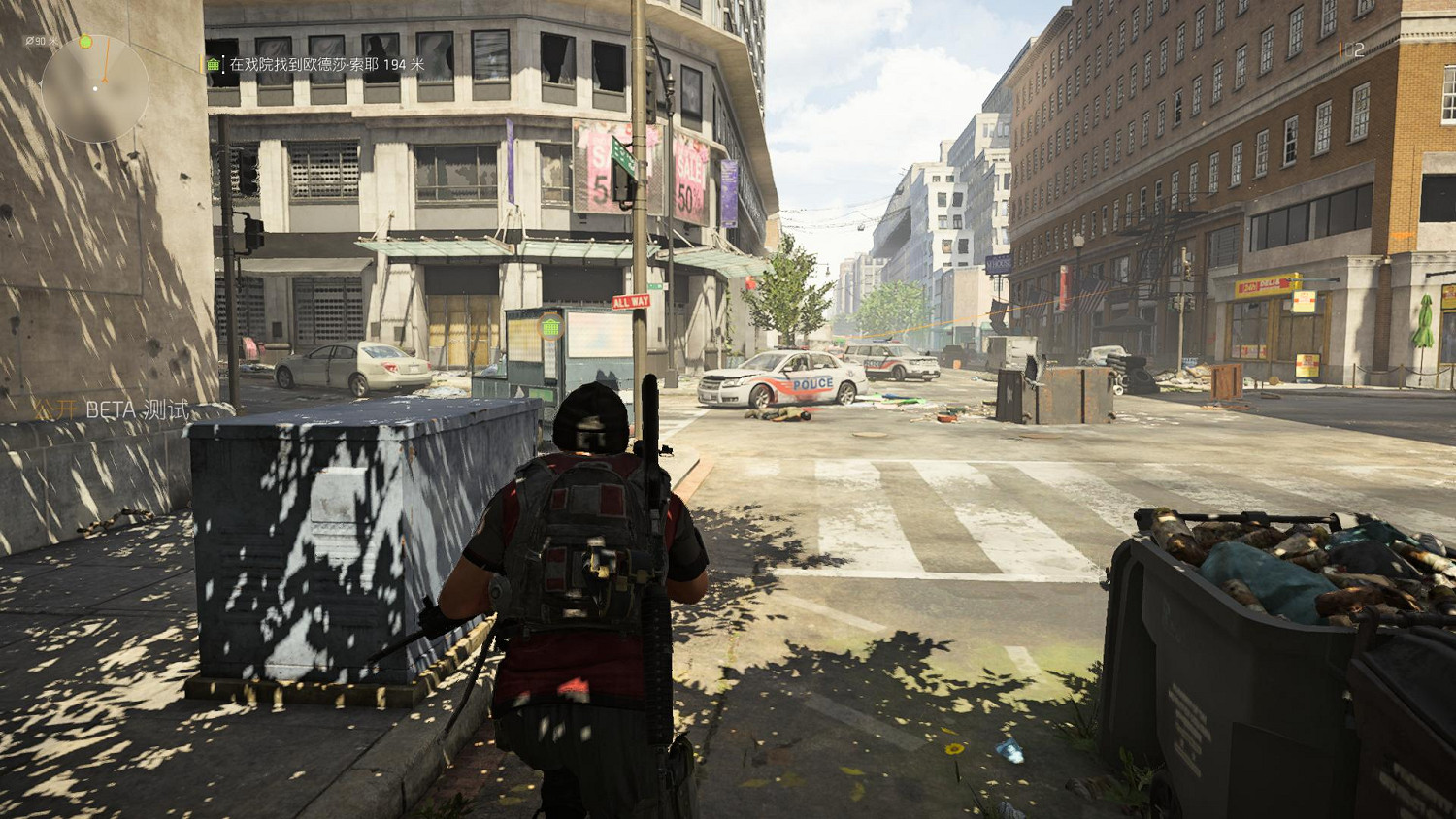Select the theater objective tracker text
Viewport: 1456px width, 819px height.
[326, 65]
